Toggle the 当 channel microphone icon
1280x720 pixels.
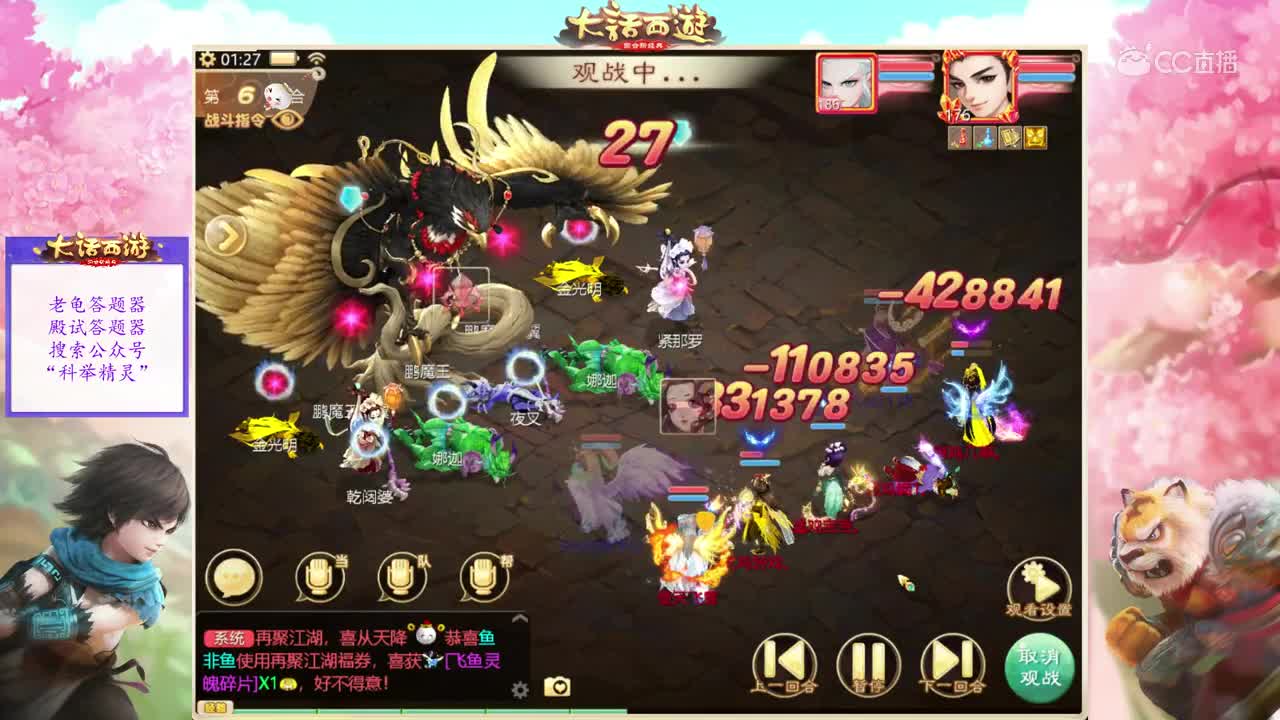318,578
